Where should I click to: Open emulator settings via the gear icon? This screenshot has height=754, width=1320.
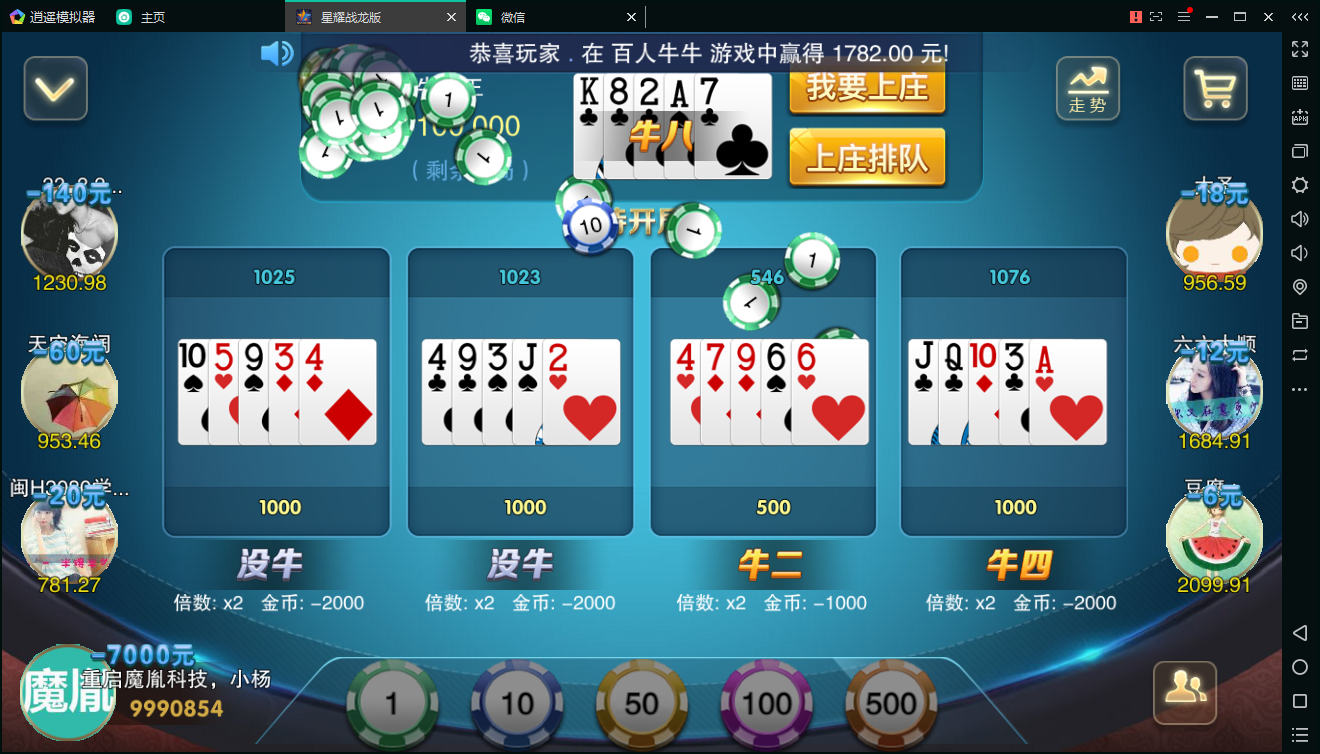(x=1299, y=184)
